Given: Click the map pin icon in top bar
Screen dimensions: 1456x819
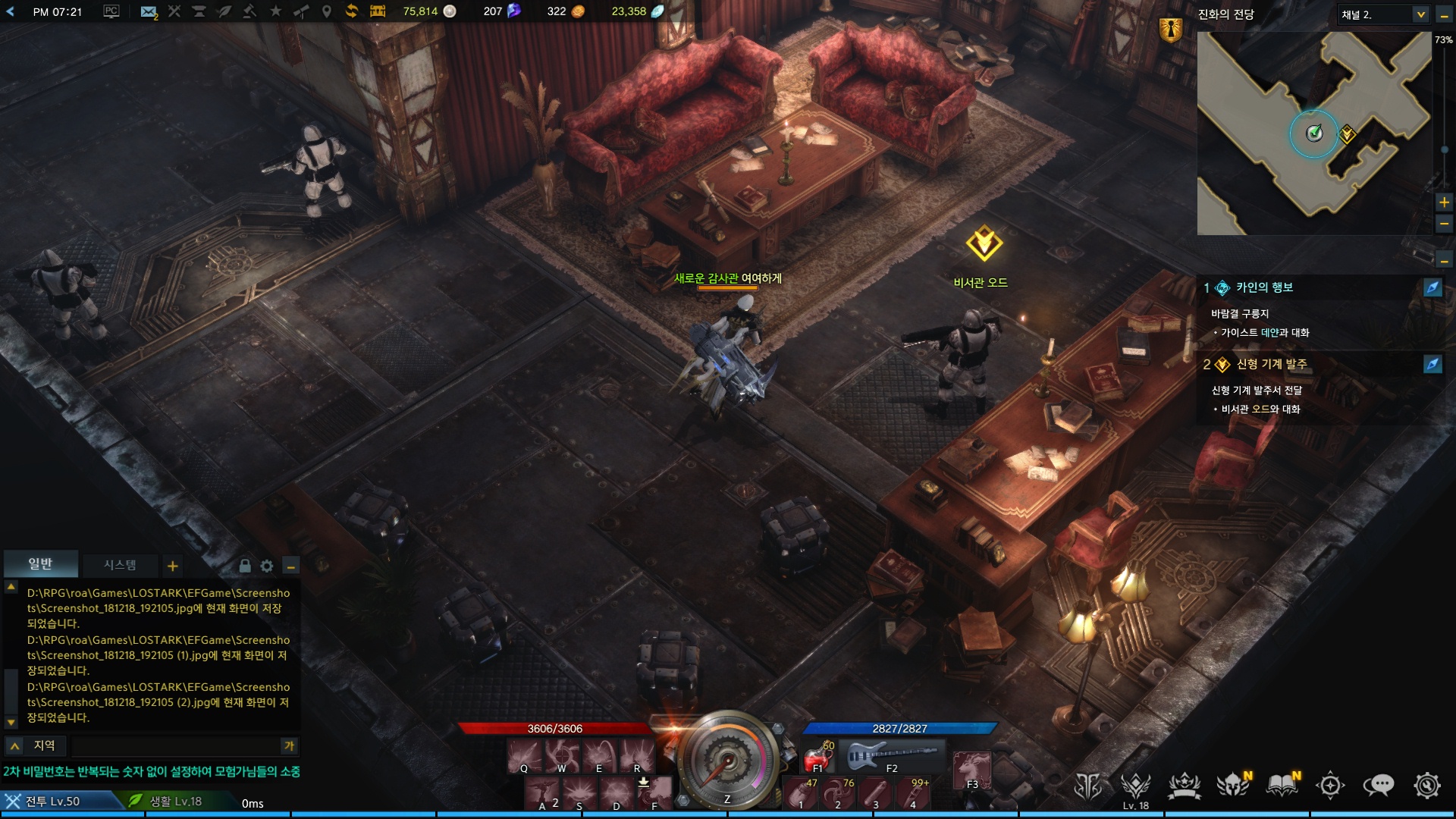Looking at the screenshot, I should tap(327, 11).
